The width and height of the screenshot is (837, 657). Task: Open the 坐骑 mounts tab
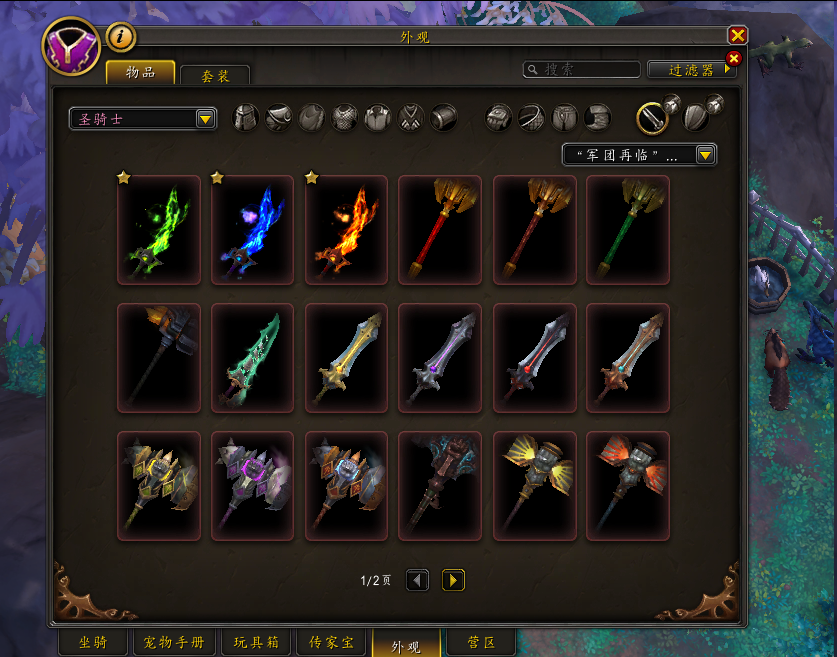coord(93,643)
